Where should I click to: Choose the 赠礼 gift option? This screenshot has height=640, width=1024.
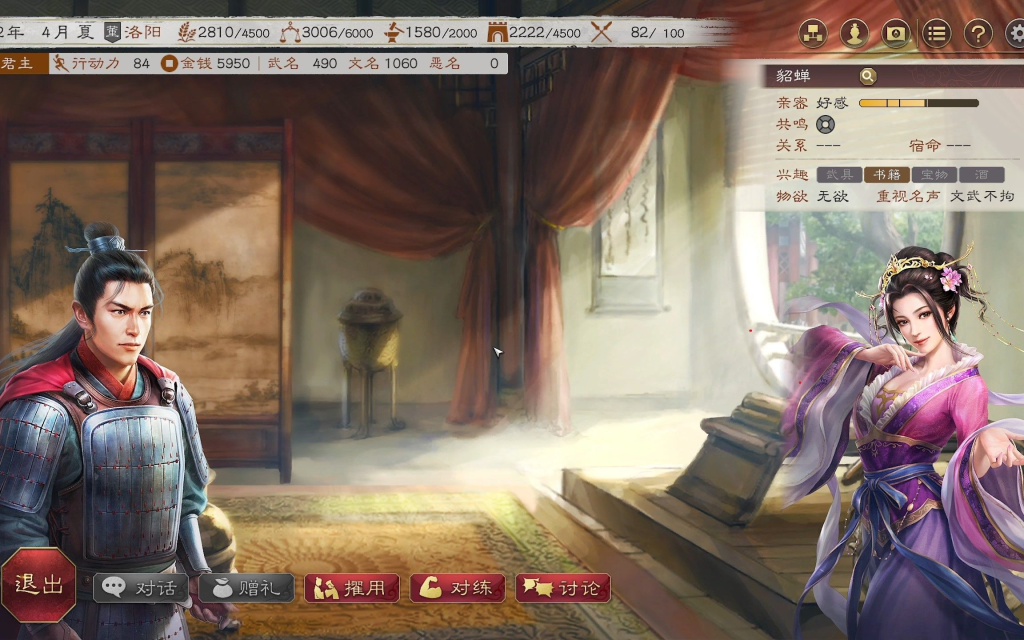pyautogui.click(x=246, y=588)
